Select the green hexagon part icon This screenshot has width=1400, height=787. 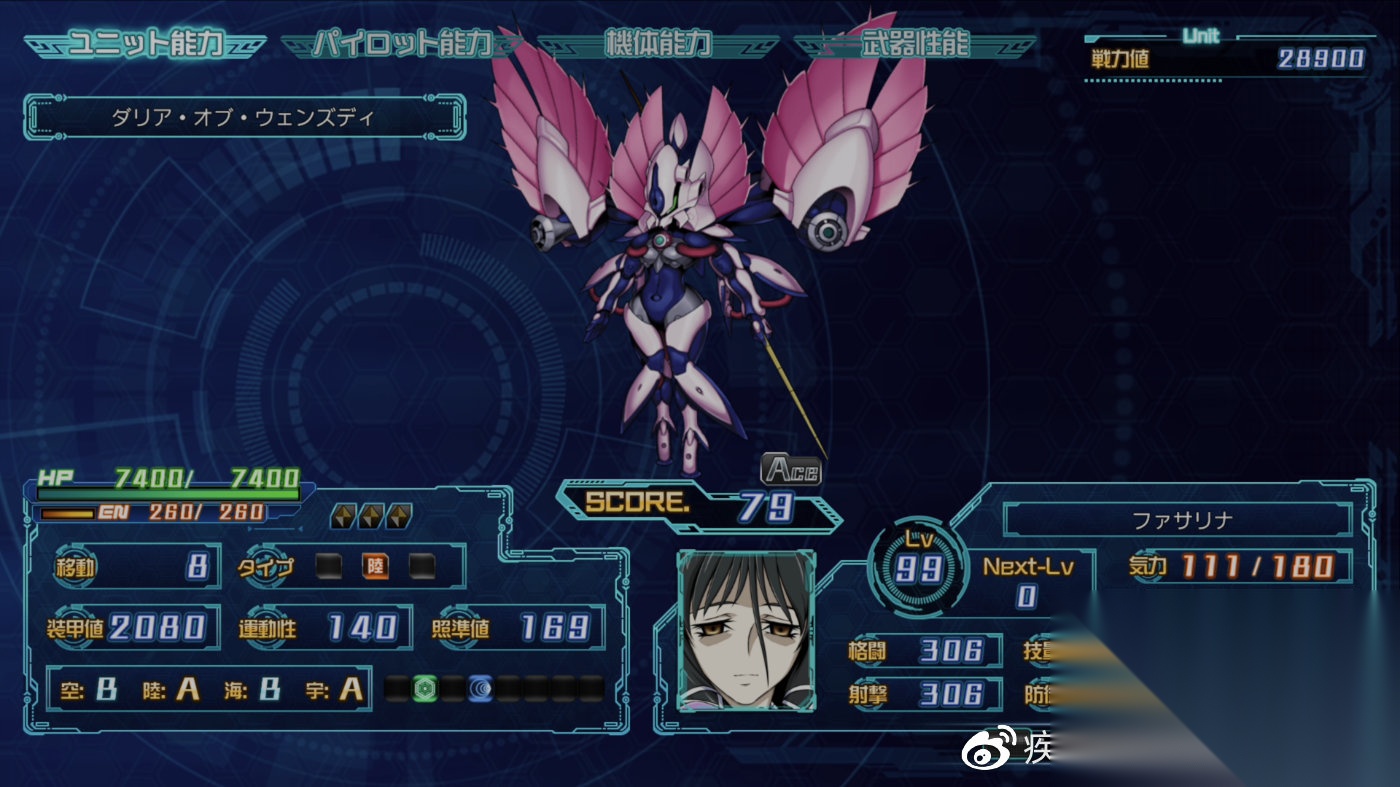coord(426,688)
